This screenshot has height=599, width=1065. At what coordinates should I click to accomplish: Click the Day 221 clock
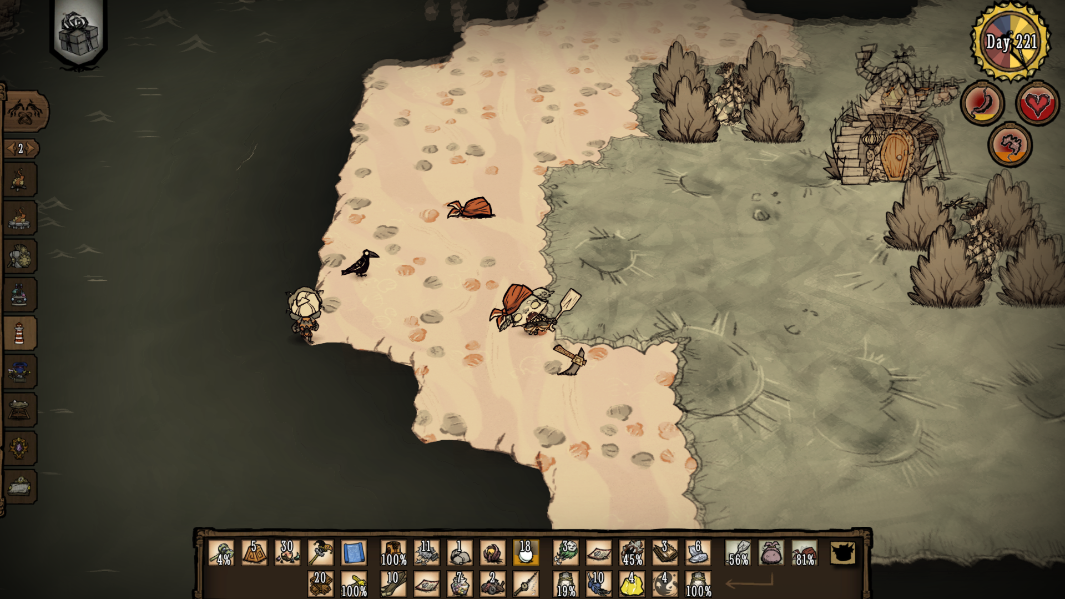1011,42
